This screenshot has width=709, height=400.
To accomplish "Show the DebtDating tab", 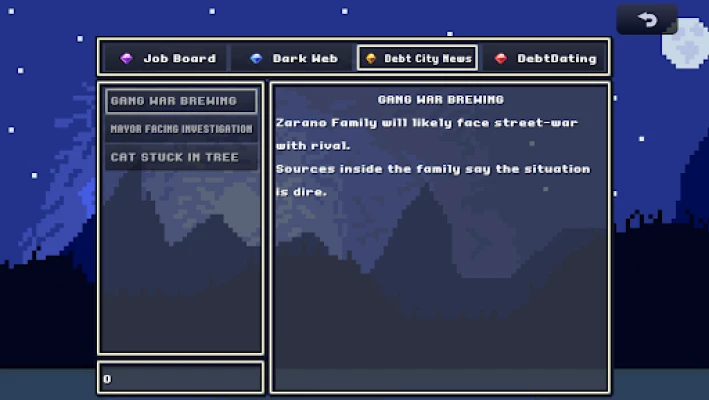I will pyautogui.click(x=545, y=58).
